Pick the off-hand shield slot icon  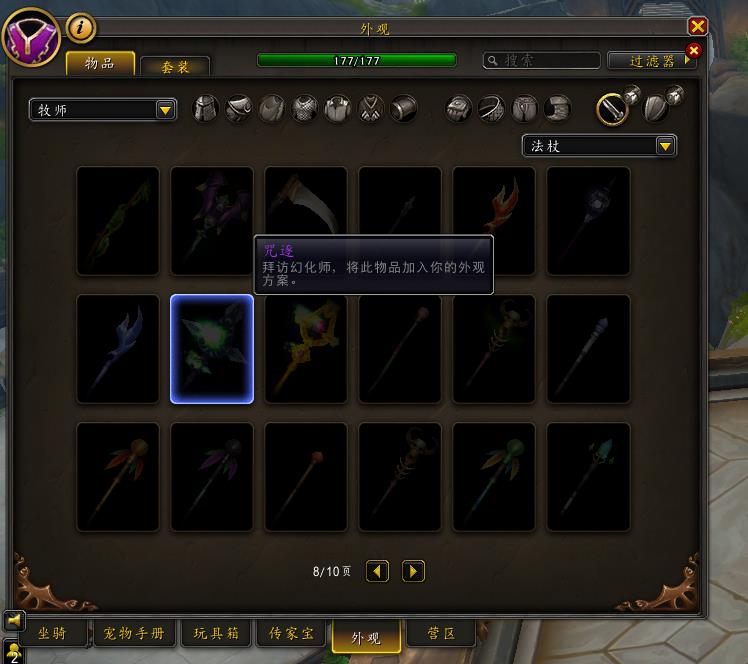point(654,108)
